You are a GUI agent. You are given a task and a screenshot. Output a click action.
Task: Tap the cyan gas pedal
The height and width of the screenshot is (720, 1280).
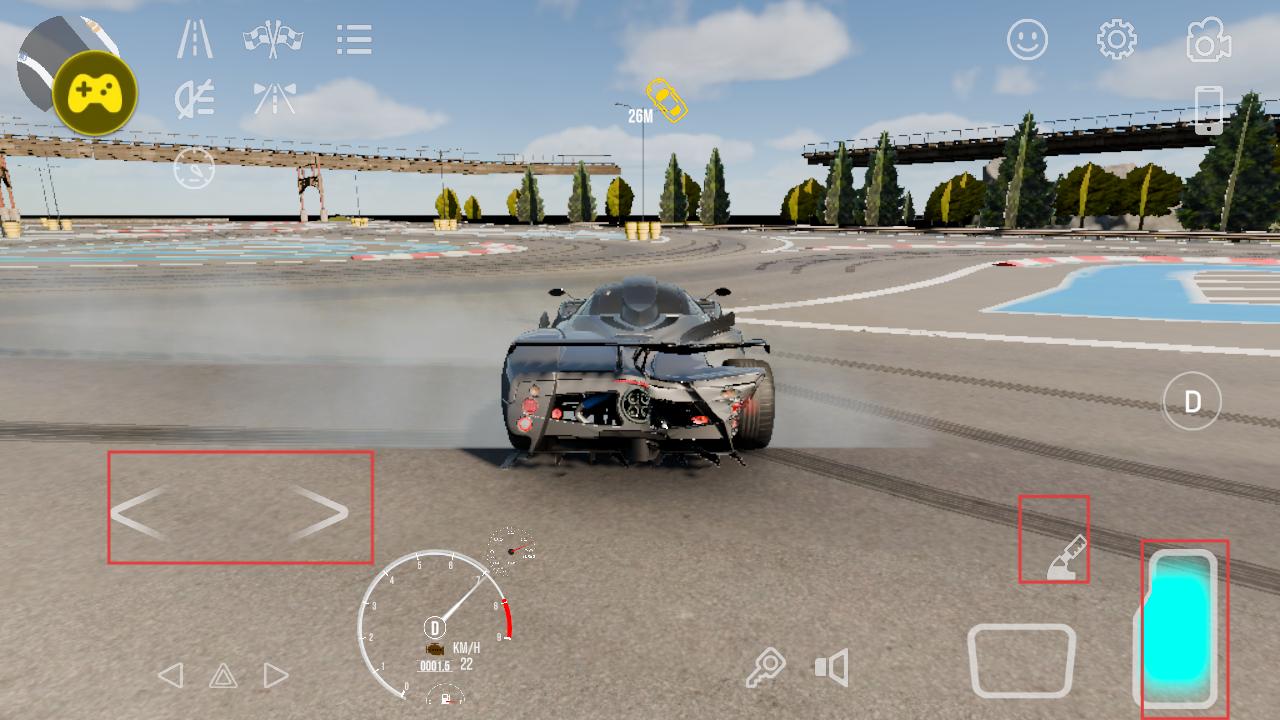click(1182, 627)
